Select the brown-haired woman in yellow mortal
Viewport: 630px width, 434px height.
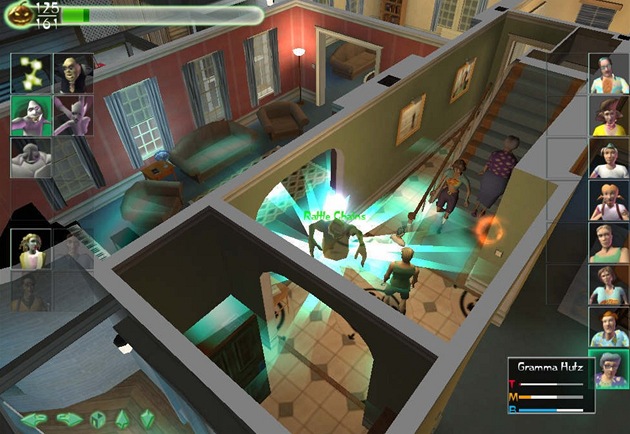pyautogui.click(x=608, y=116)
